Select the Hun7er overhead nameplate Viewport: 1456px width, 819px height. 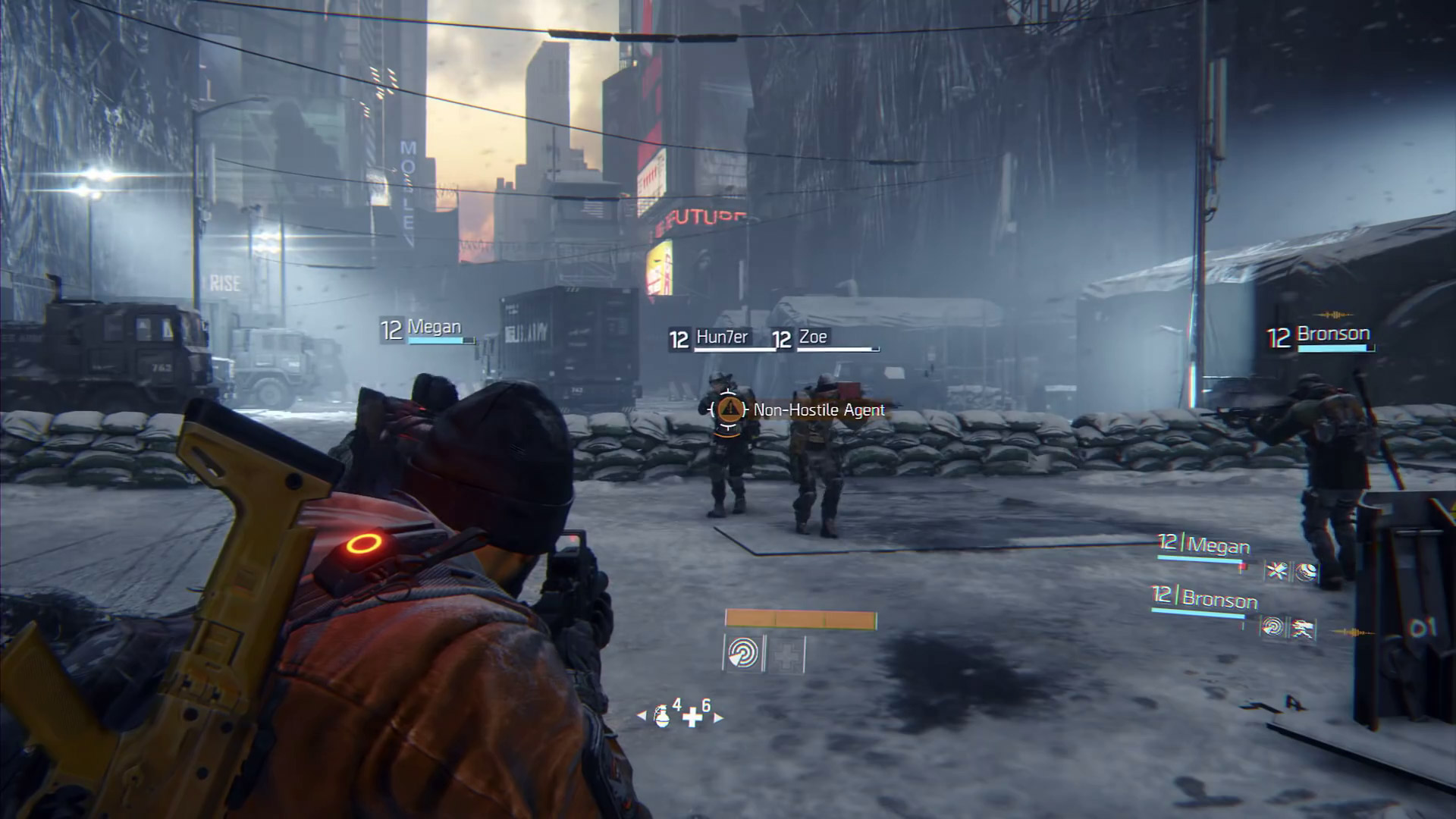click(721, 337)
